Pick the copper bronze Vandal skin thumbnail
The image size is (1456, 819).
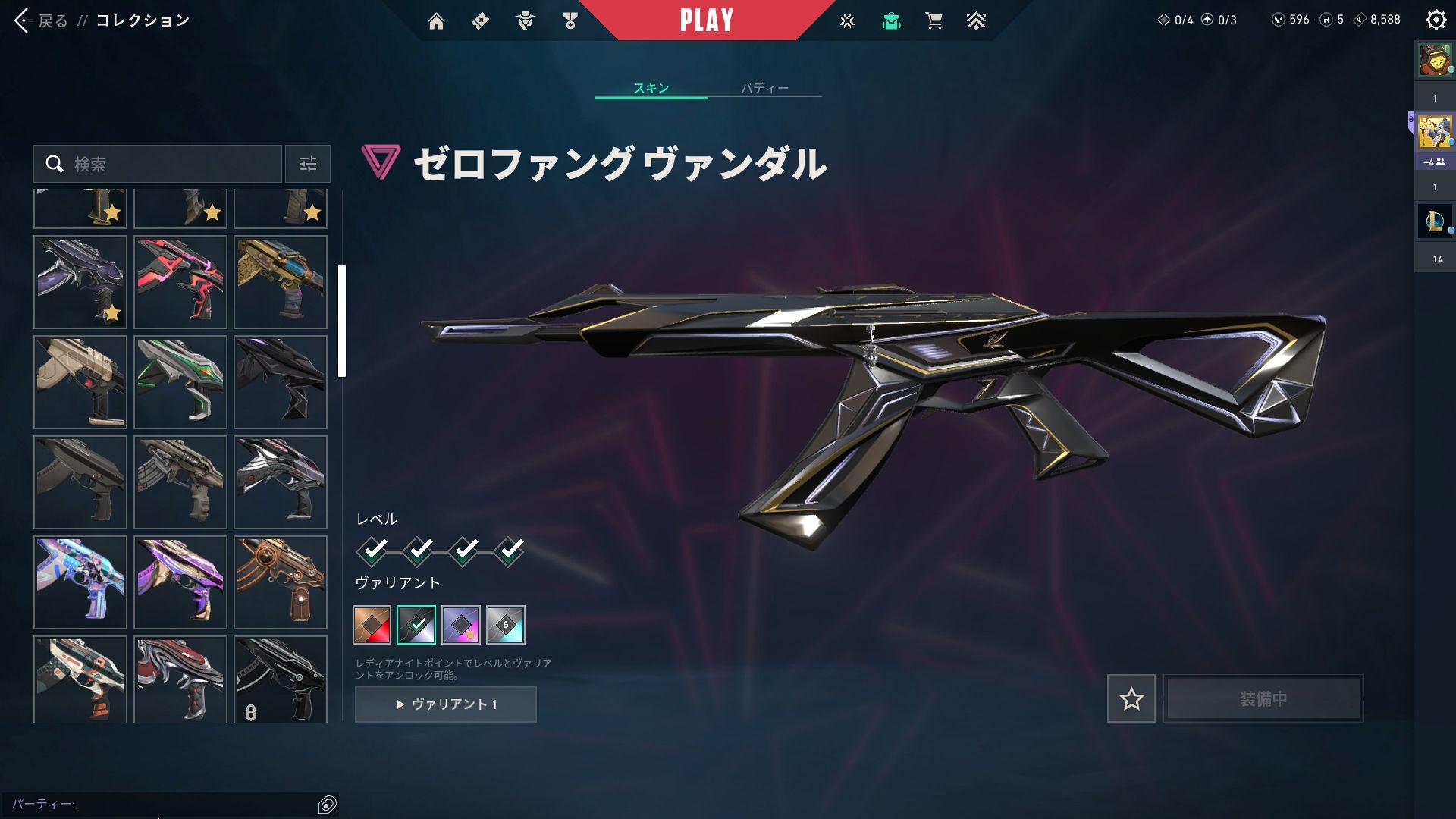click(x=281, y=582)
